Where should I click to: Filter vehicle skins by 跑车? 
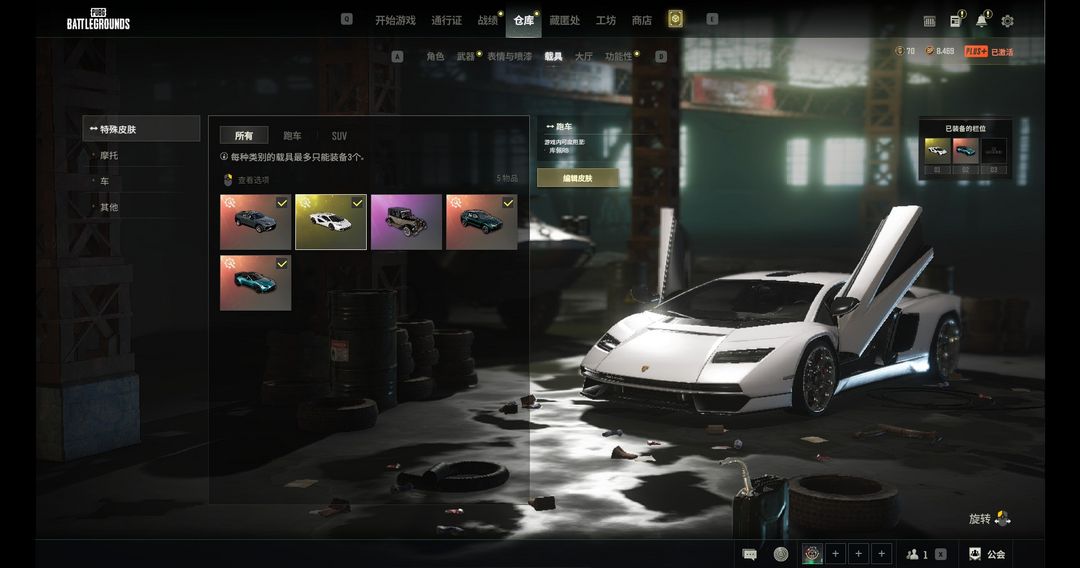click(292, 136)
